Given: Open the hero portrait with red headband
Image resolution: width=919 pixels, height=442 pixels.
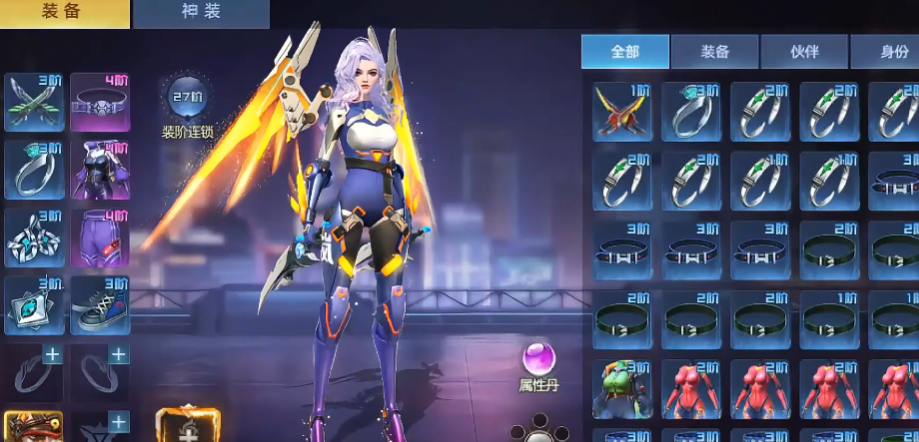Looking at the screenshot, I should tap(34, 427).
